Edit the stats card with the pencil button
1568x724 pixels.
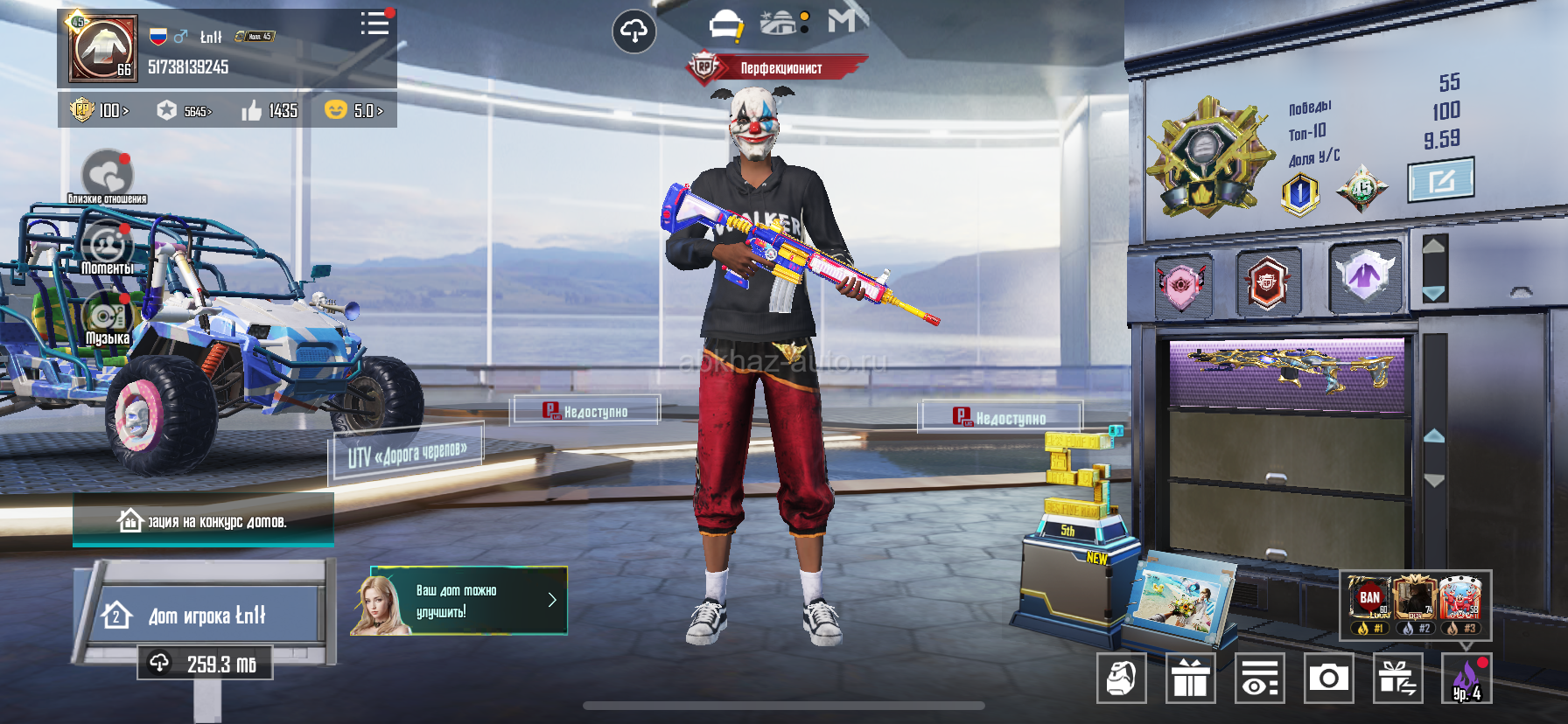tap(1440, 180)
